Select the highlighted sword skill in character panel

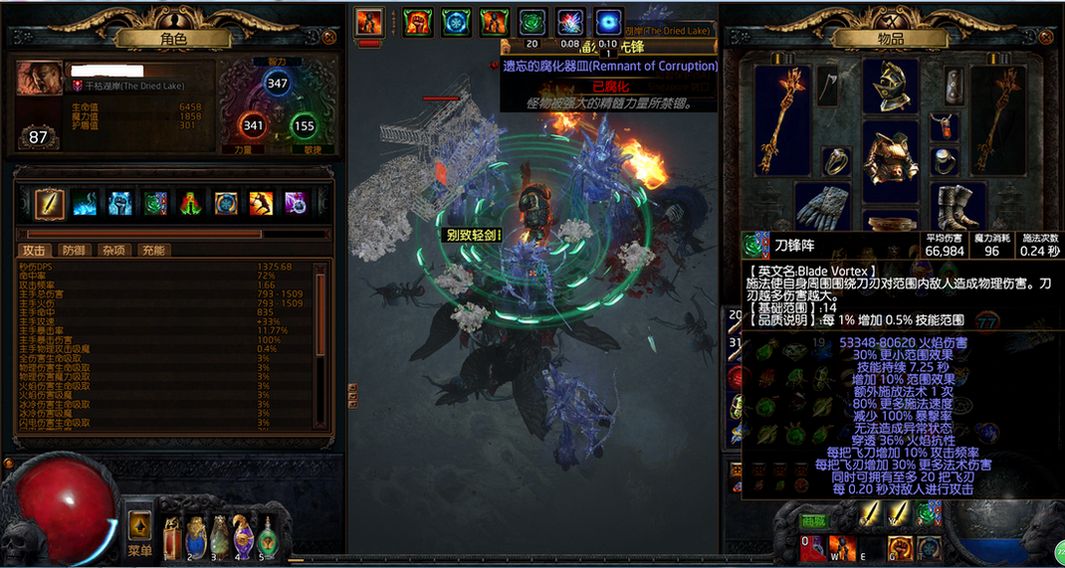point(50,204)
